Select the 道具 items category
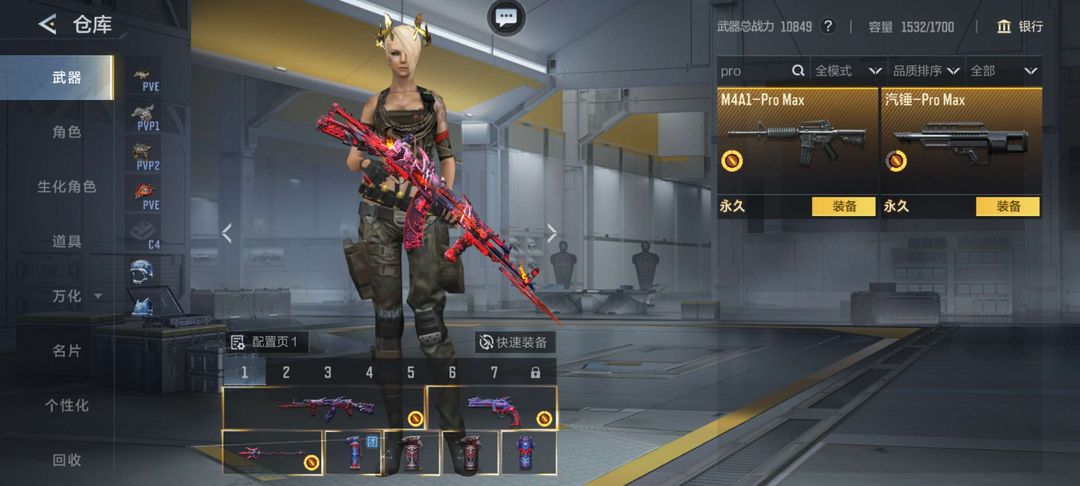 pyautogui.click(x=66, y=241)
